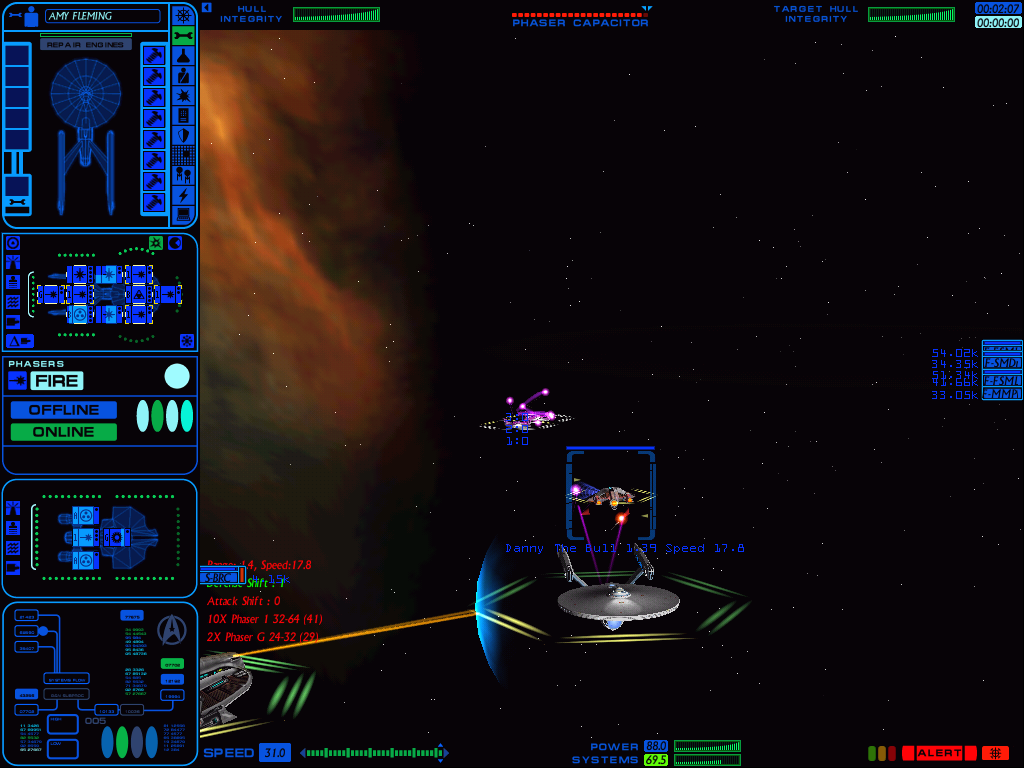
Task: Select the F-SMD ship list entry
Action: 1001,363
